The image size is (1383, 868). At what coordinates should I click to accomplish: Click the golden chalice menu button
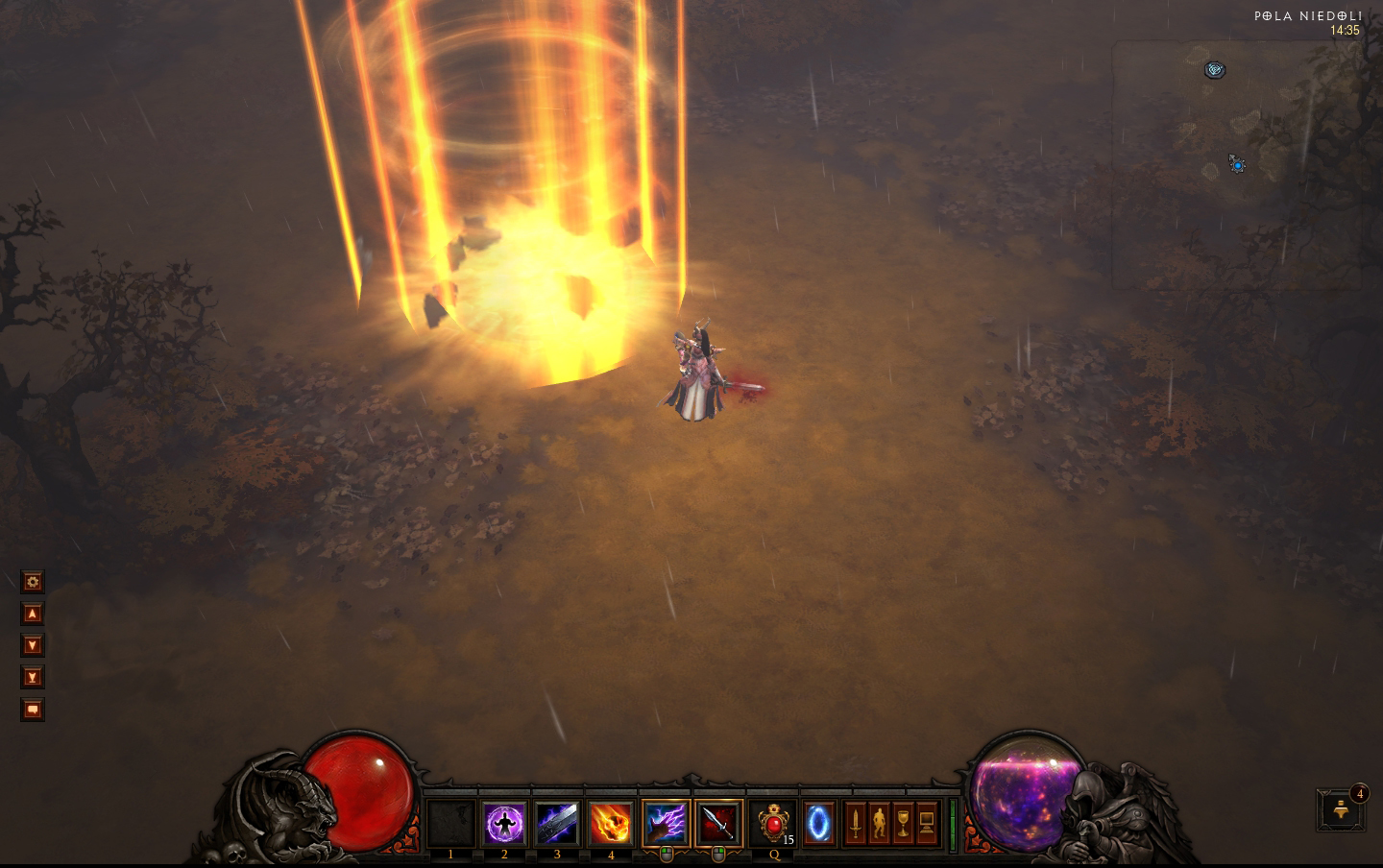[903, 824]
